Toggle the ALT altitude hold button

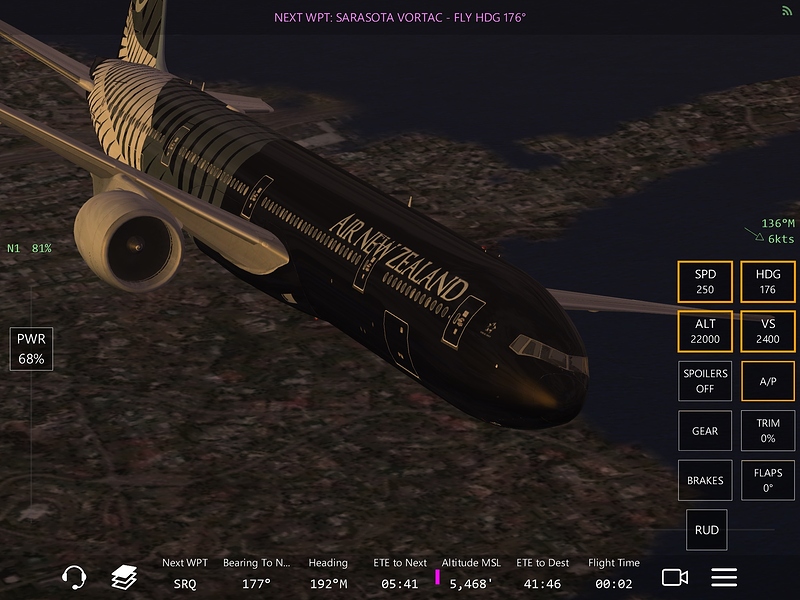tap(705, 331)
